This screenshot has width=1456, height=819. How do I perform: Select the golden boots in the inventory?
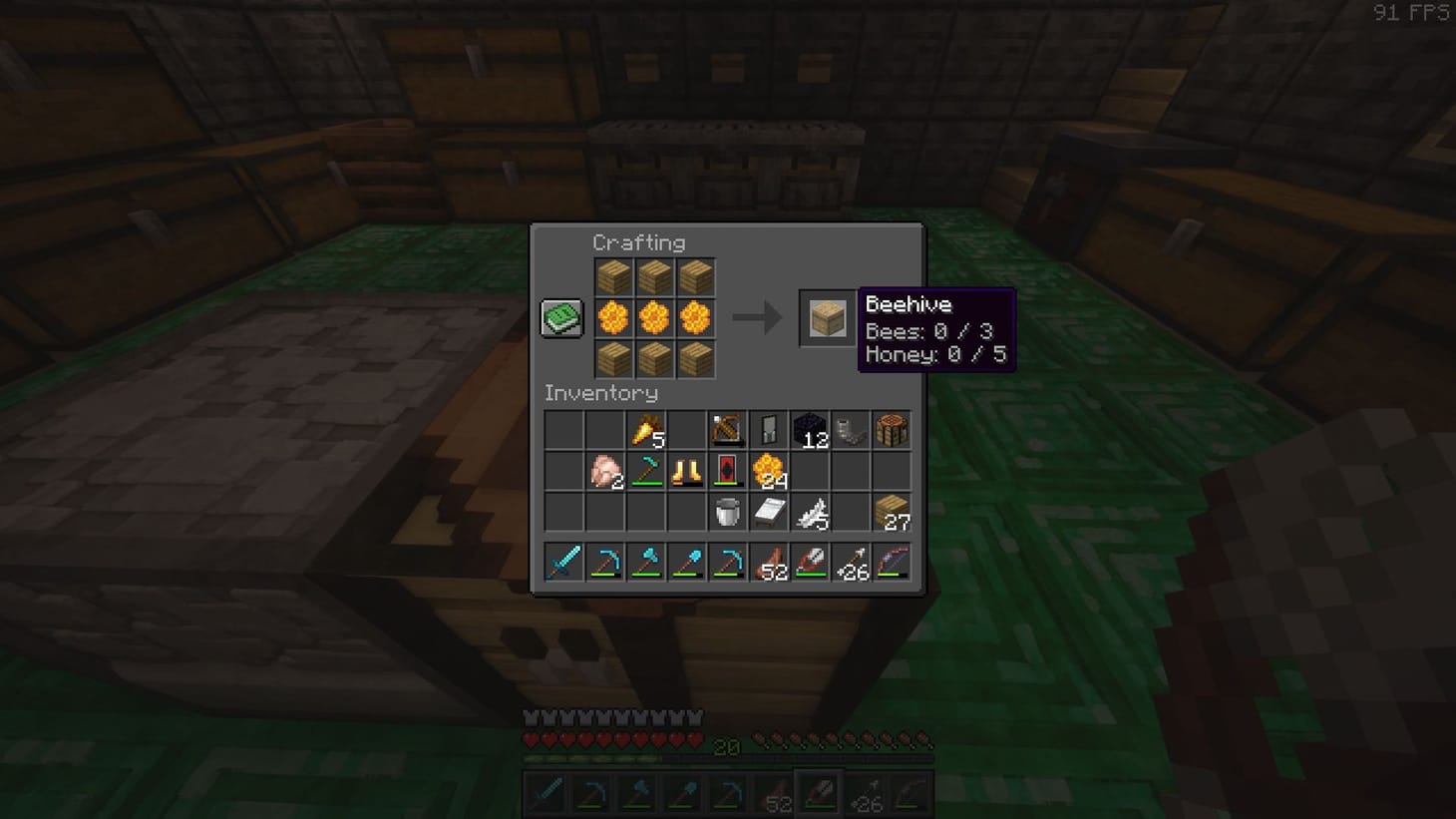pyautogui.click(x=687, y=471)
